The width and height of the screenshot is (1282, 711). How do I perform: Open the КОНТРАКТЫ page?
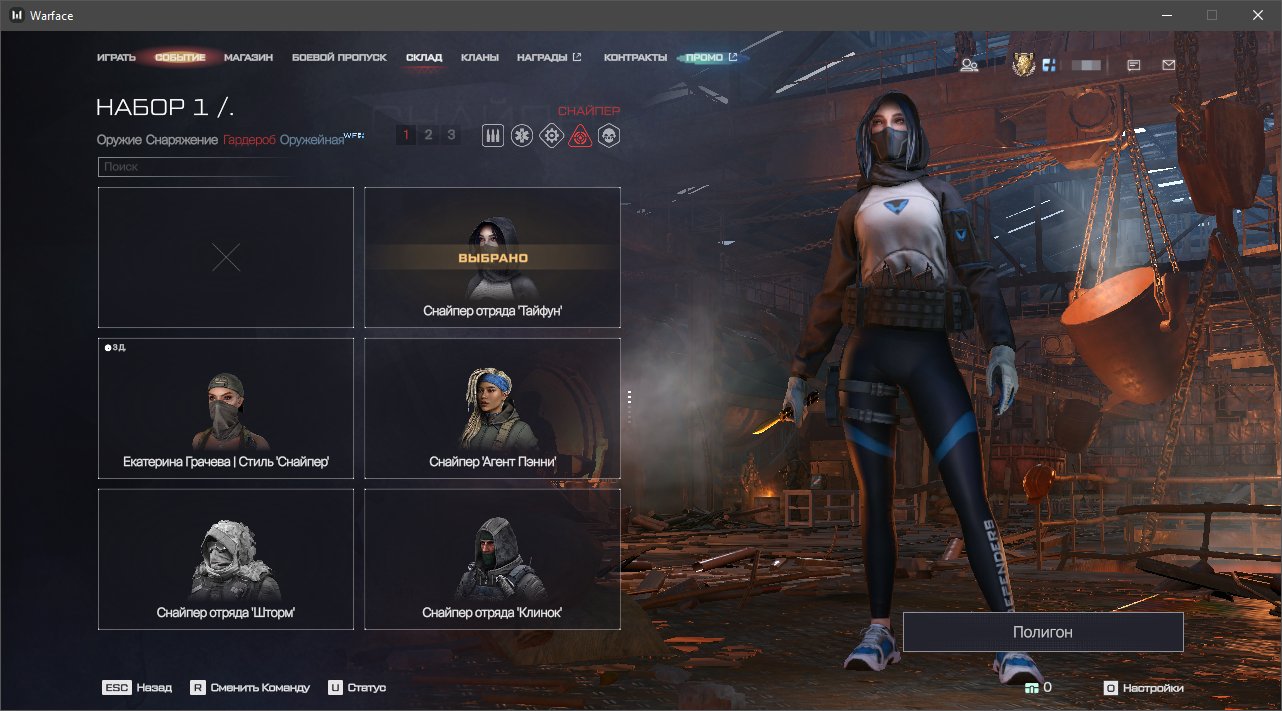tap(635, 58)
